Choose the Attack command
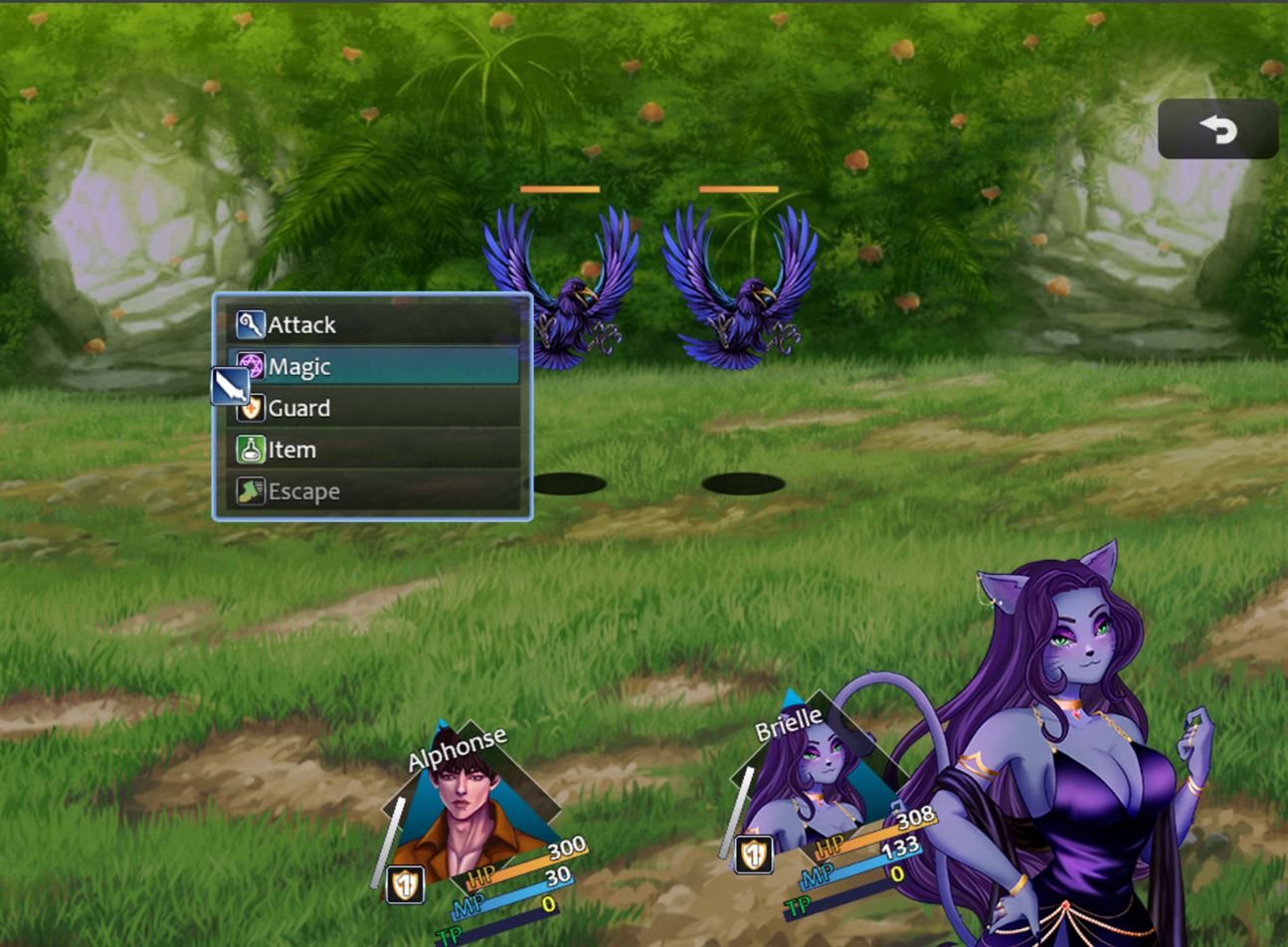Image resolution: width=1288 pixels, height=947 pixels. point(373,324)
